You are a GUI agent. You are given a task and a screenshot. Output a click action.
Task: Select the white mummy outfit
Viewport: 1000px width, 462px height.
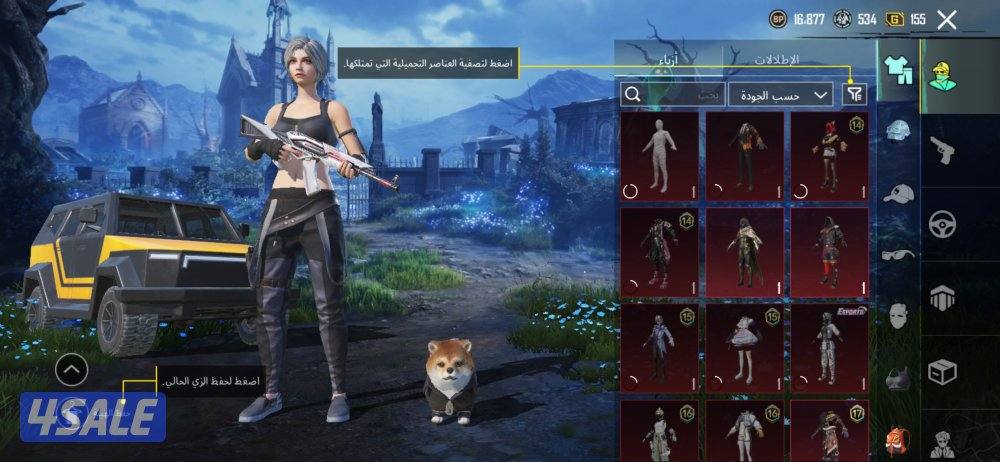[x=659, y=155]
